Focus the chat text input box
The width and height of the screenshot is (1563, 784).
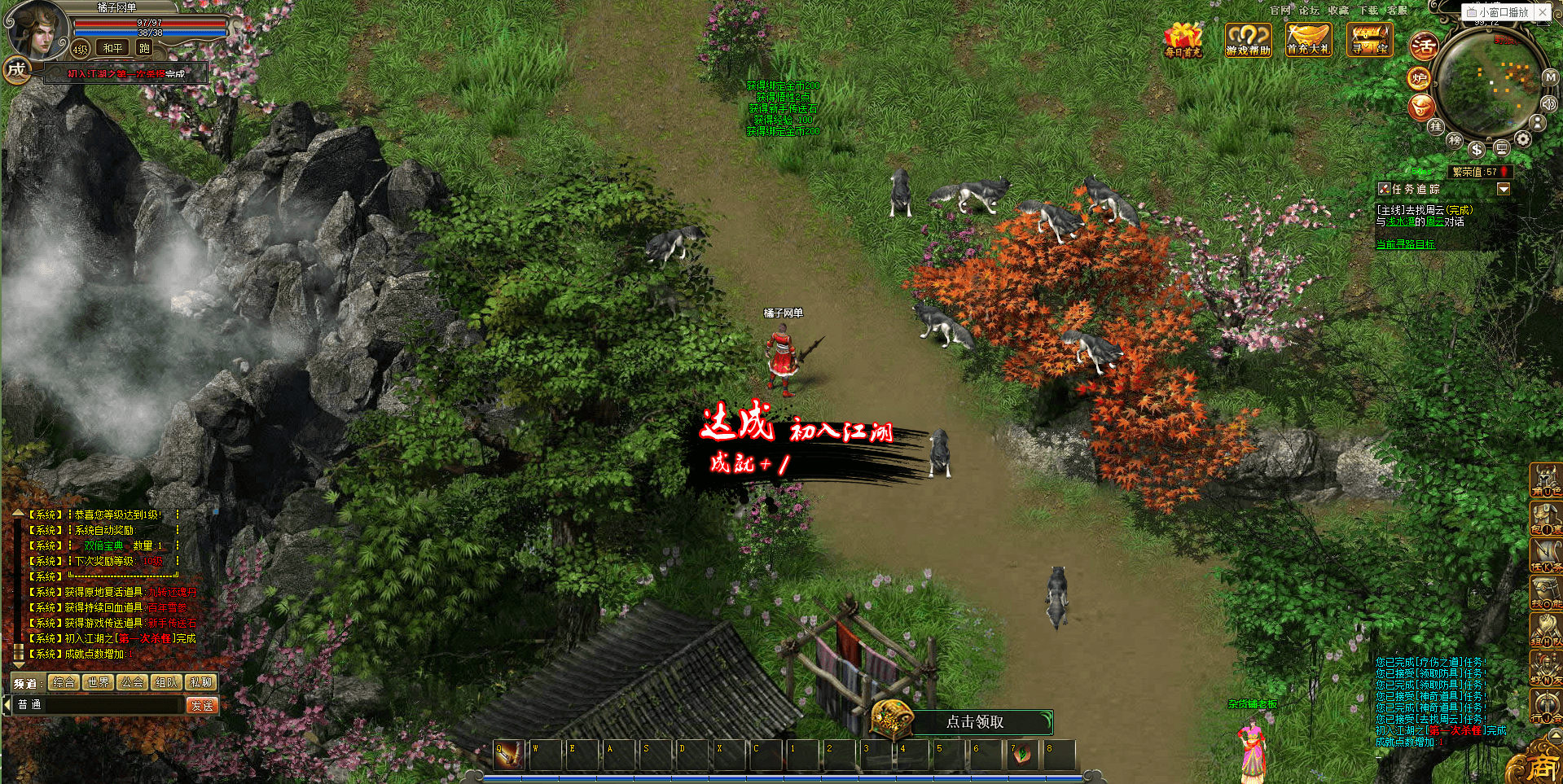coord(98,705)
